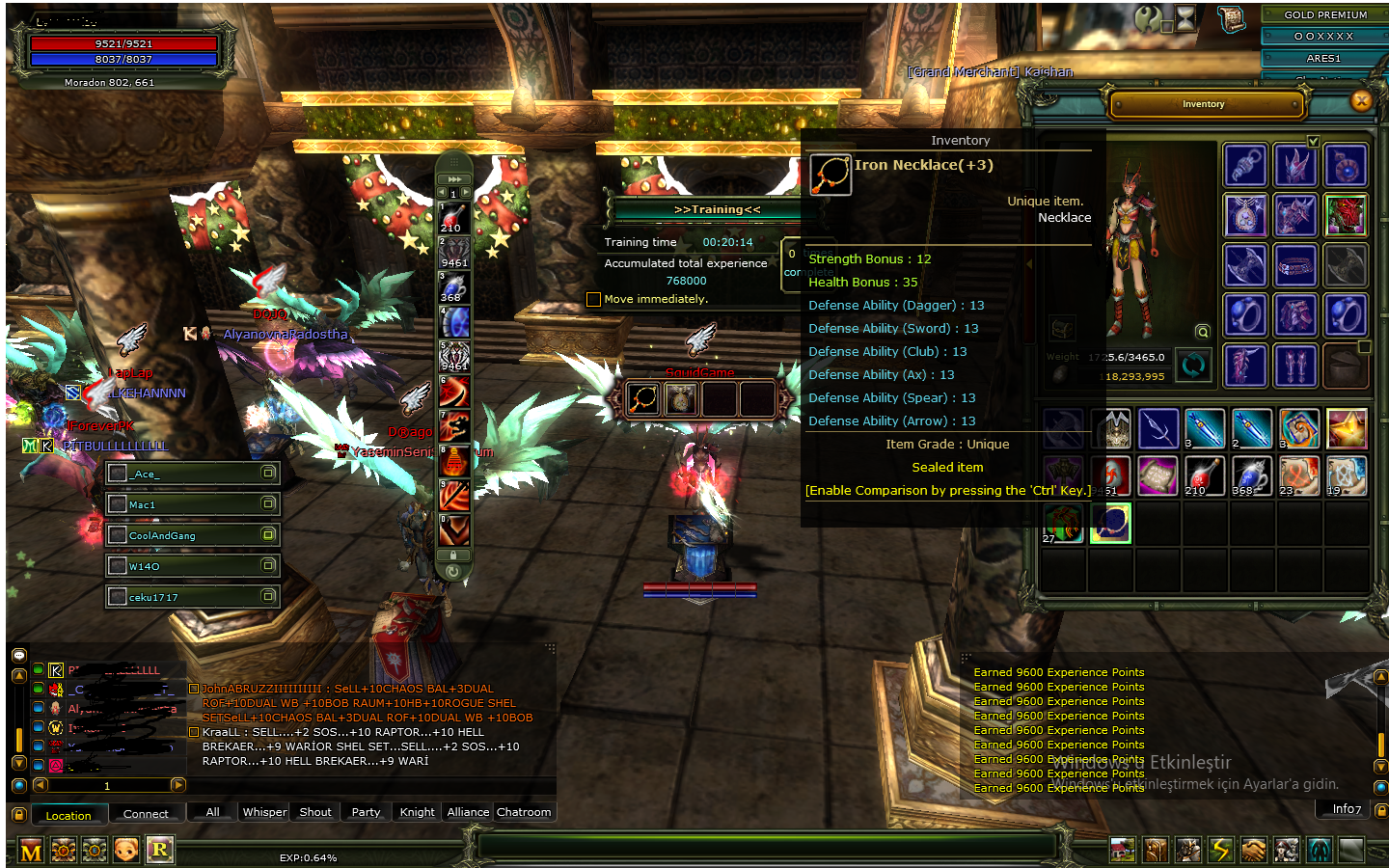Click the right arrow next to chat page number

177,785
